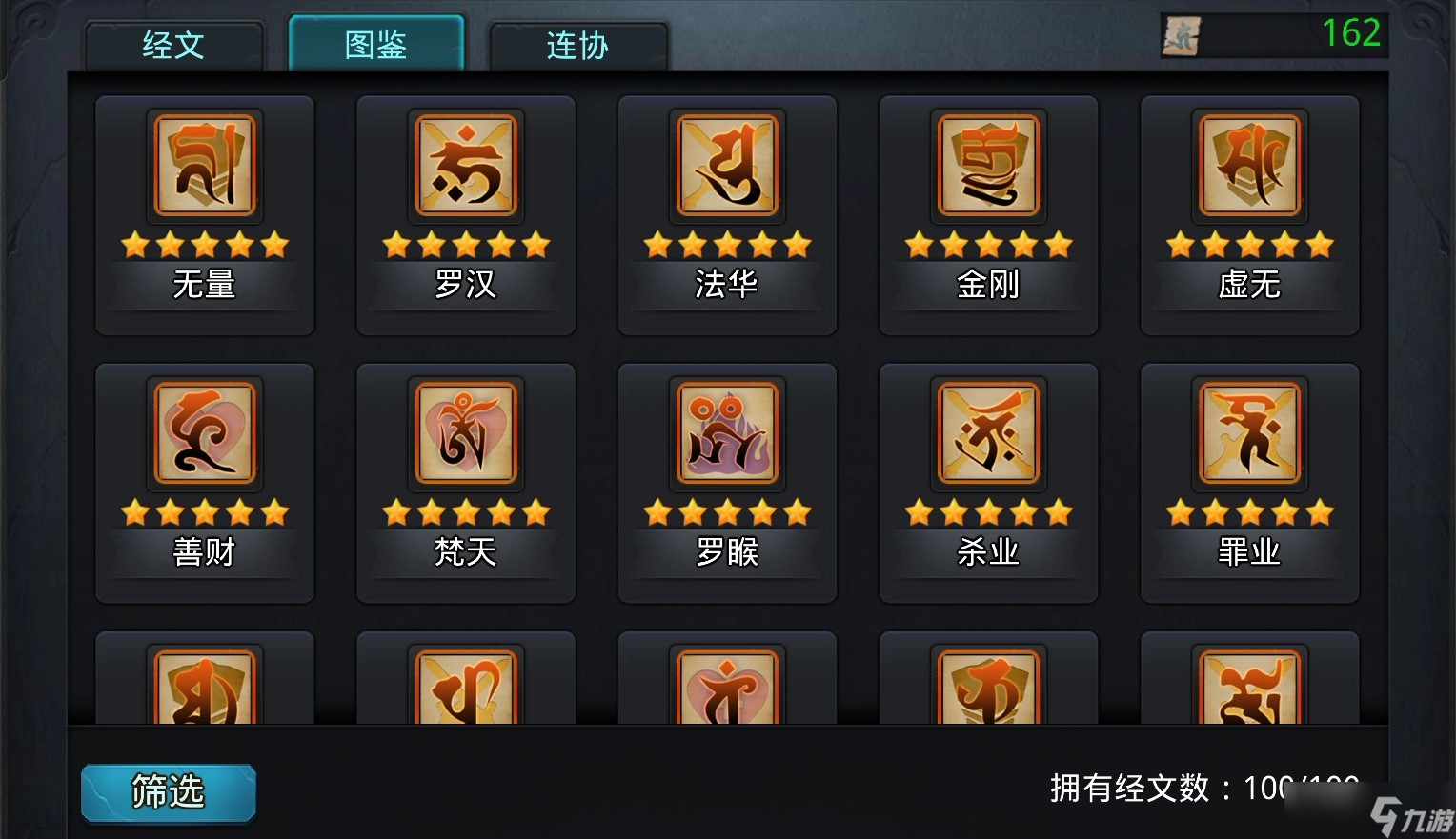Click the 162 resource count display

point(1353,32)
